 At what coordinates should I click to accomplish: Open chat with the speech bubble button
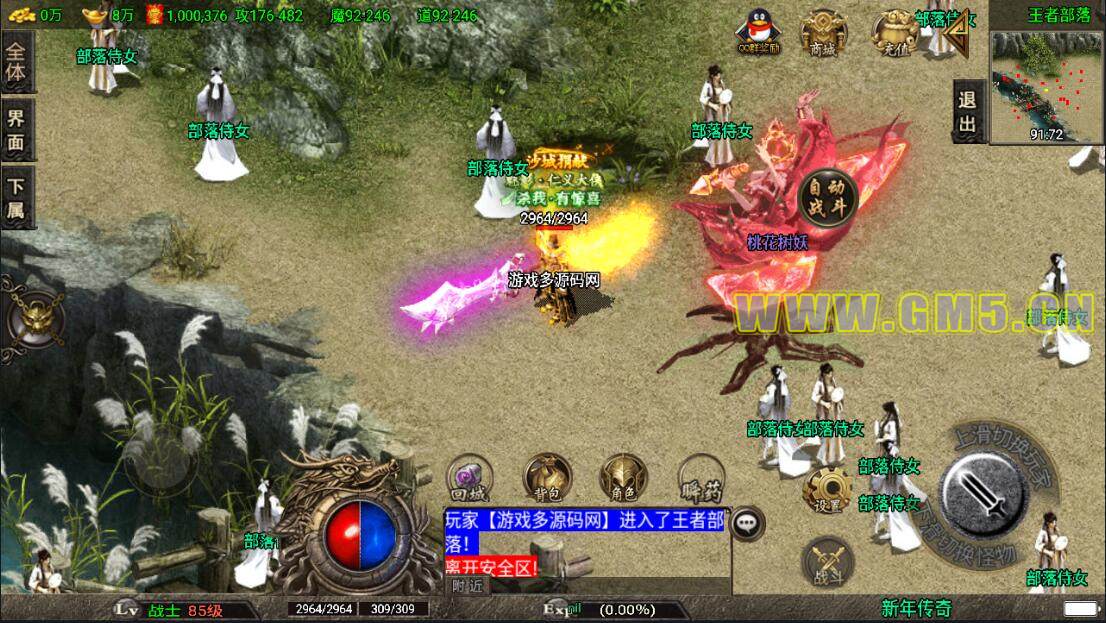click(746, 523)
